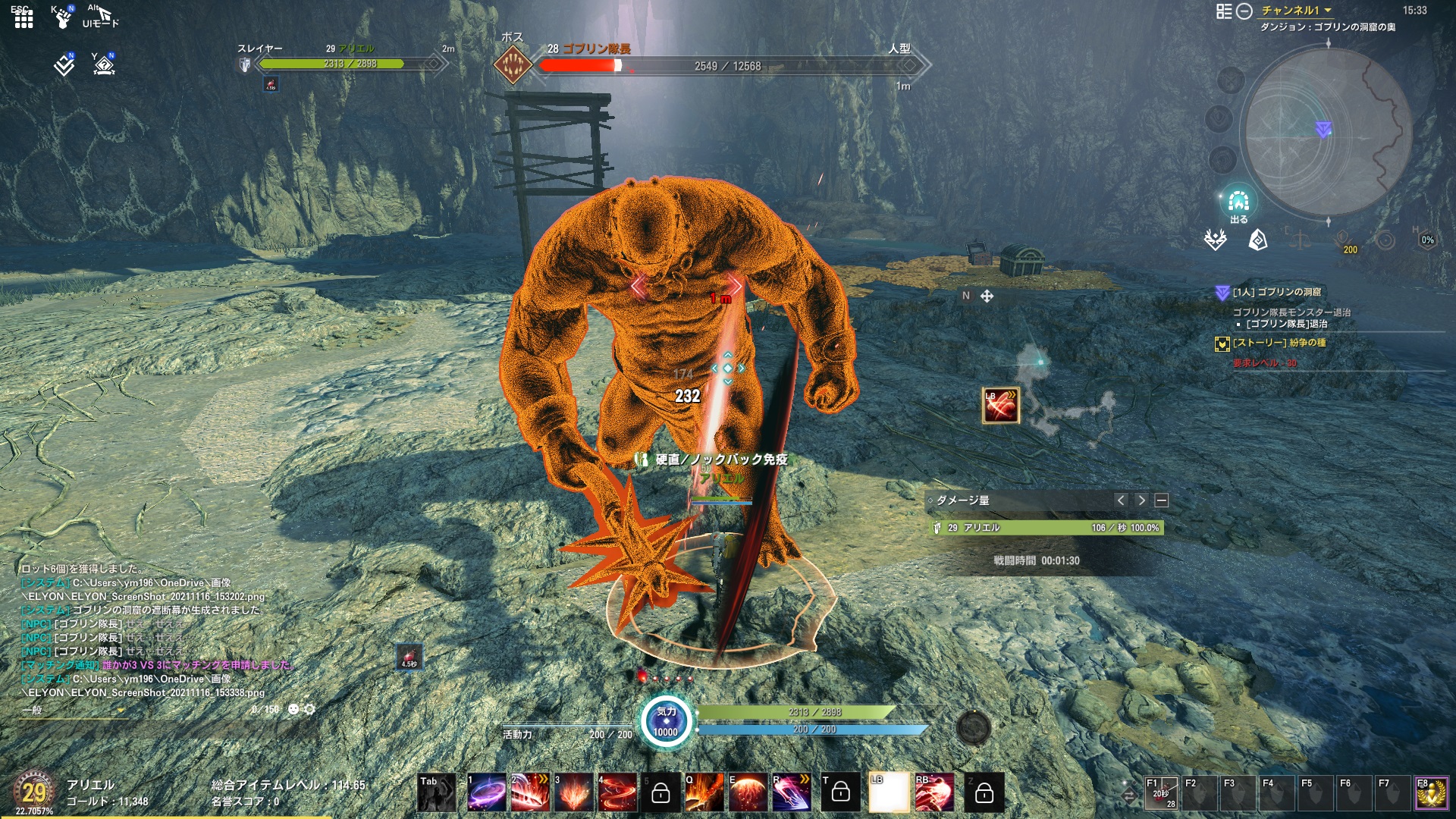Exit the dungeon with the 出る button
The width and height of the screenshot is (1456, 819).
1238,205
